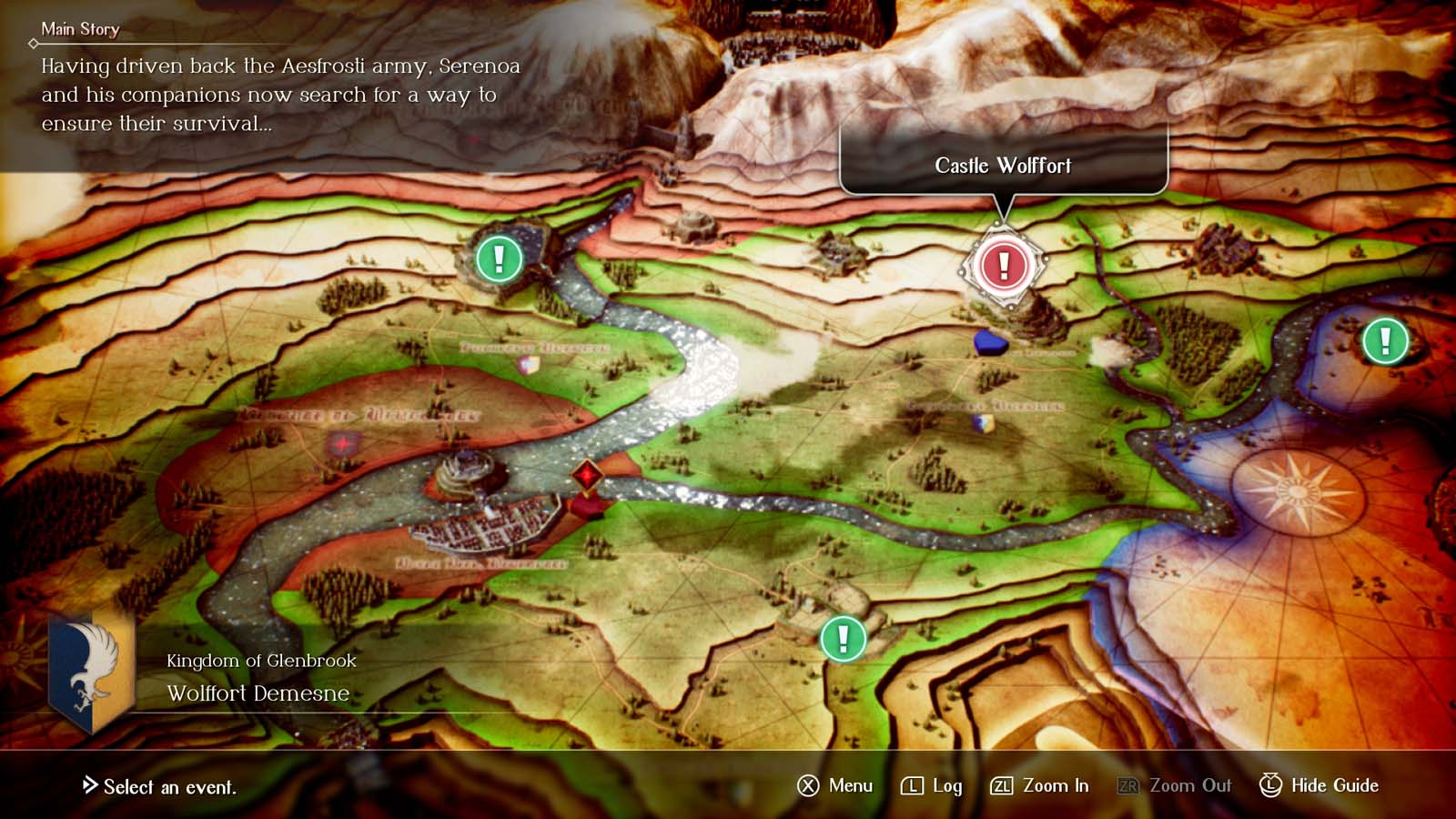Activate the Zoom Out control

click(x=1175, y=785)
